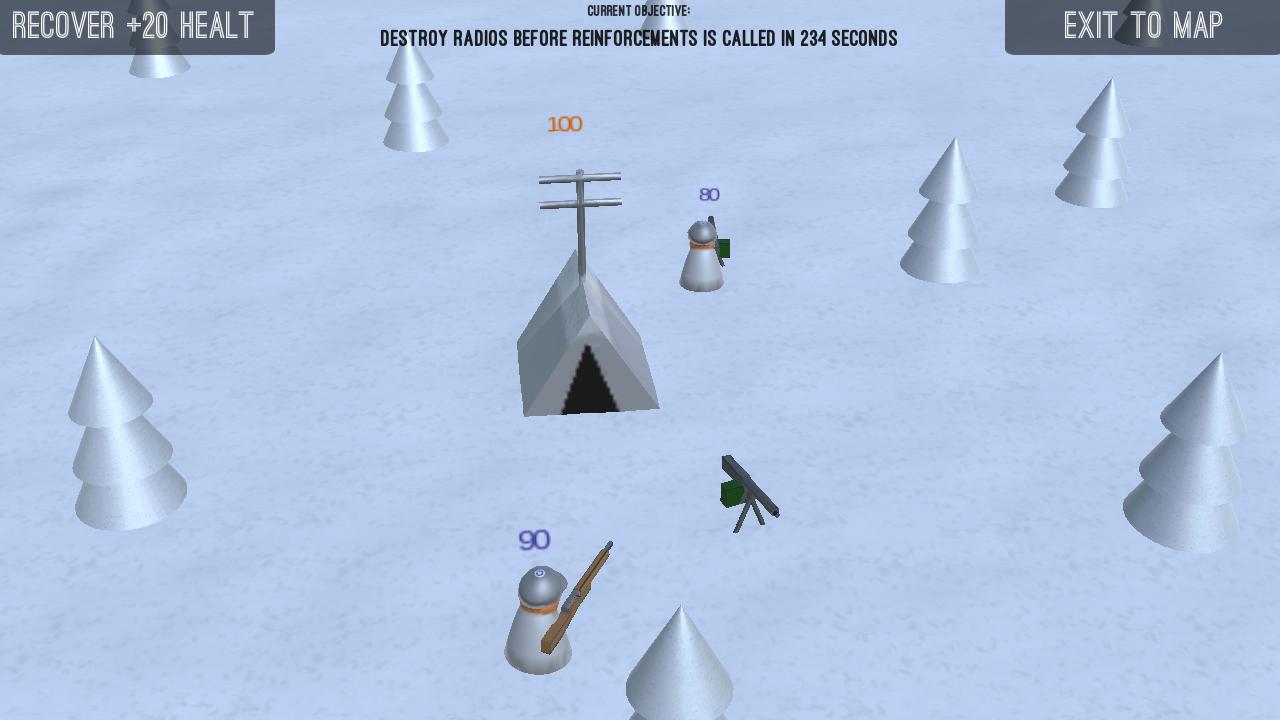Click the 90 health number over the rifleman
The width and height of the screenshot is (1280, 720).
click(533, 540)
